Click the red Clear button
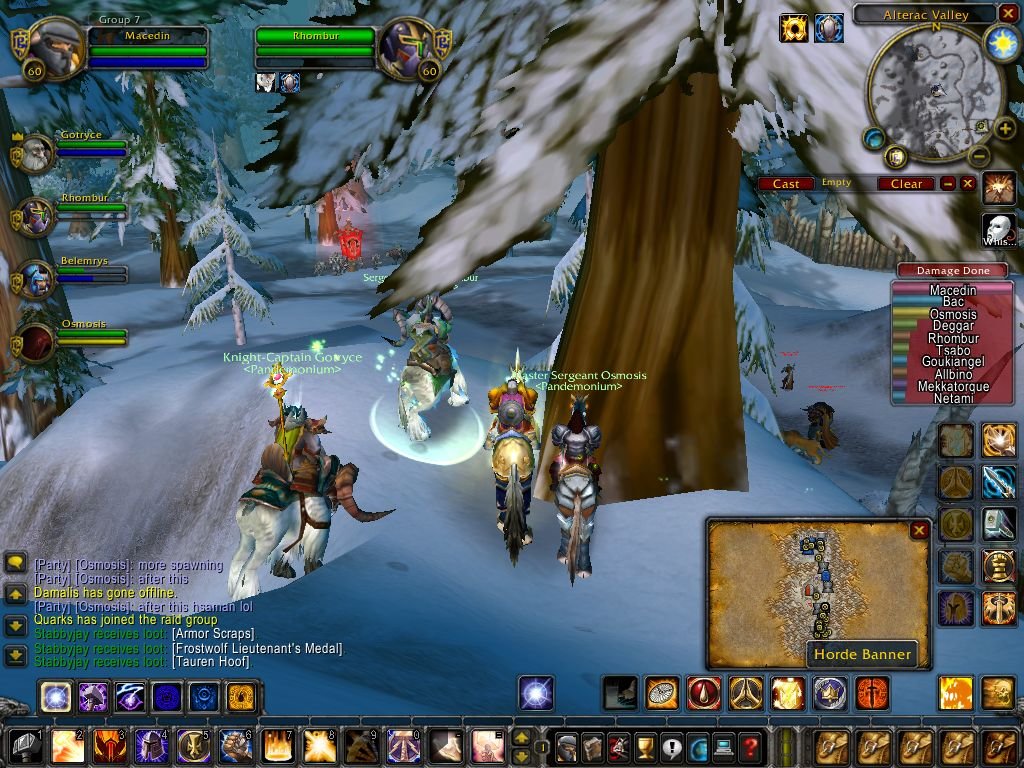This screenshot has width=1024, height=768. [x=906, y=184]
